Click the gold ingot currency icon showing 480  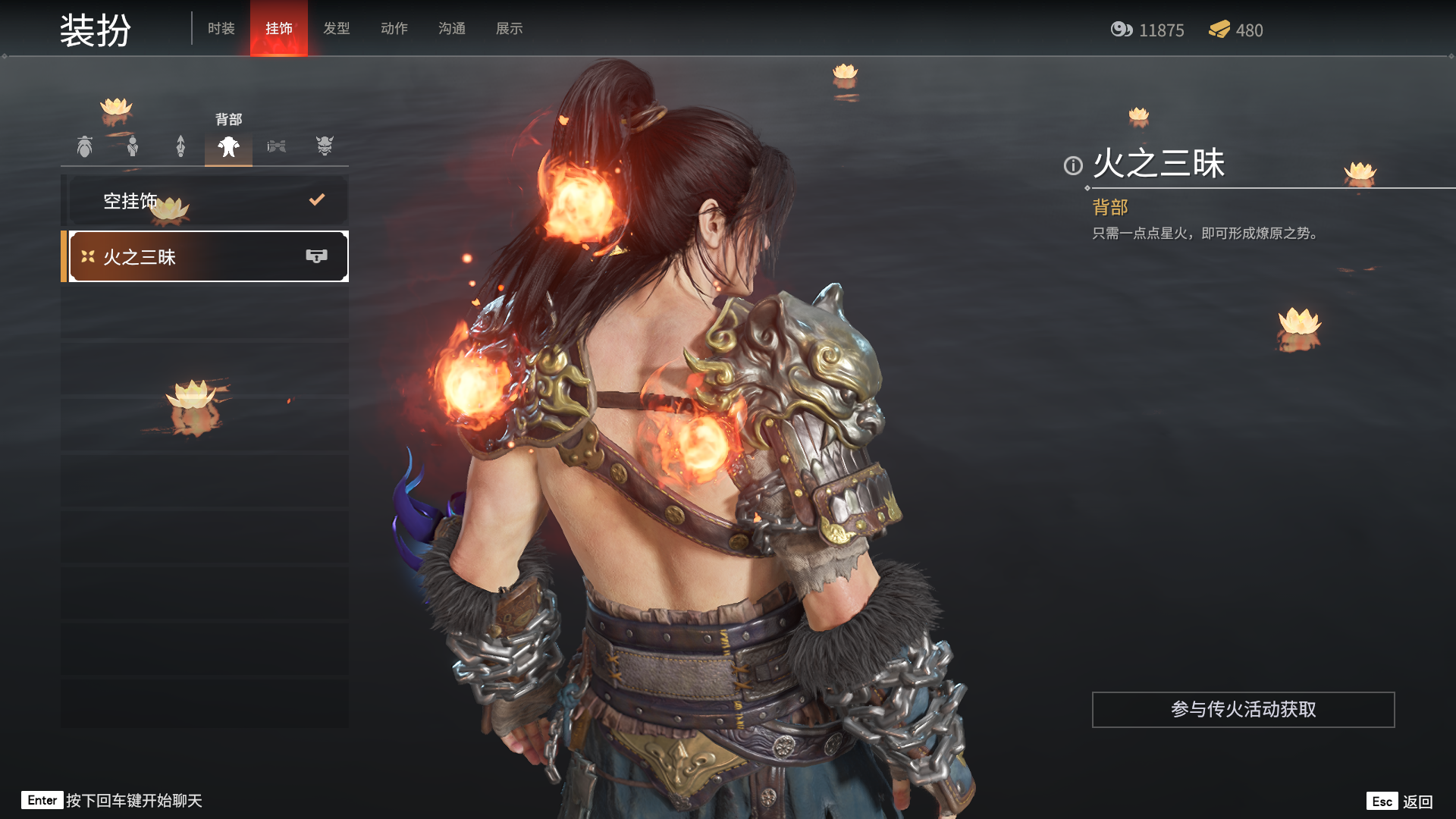pyautogui.click(x=1219, y=31)
